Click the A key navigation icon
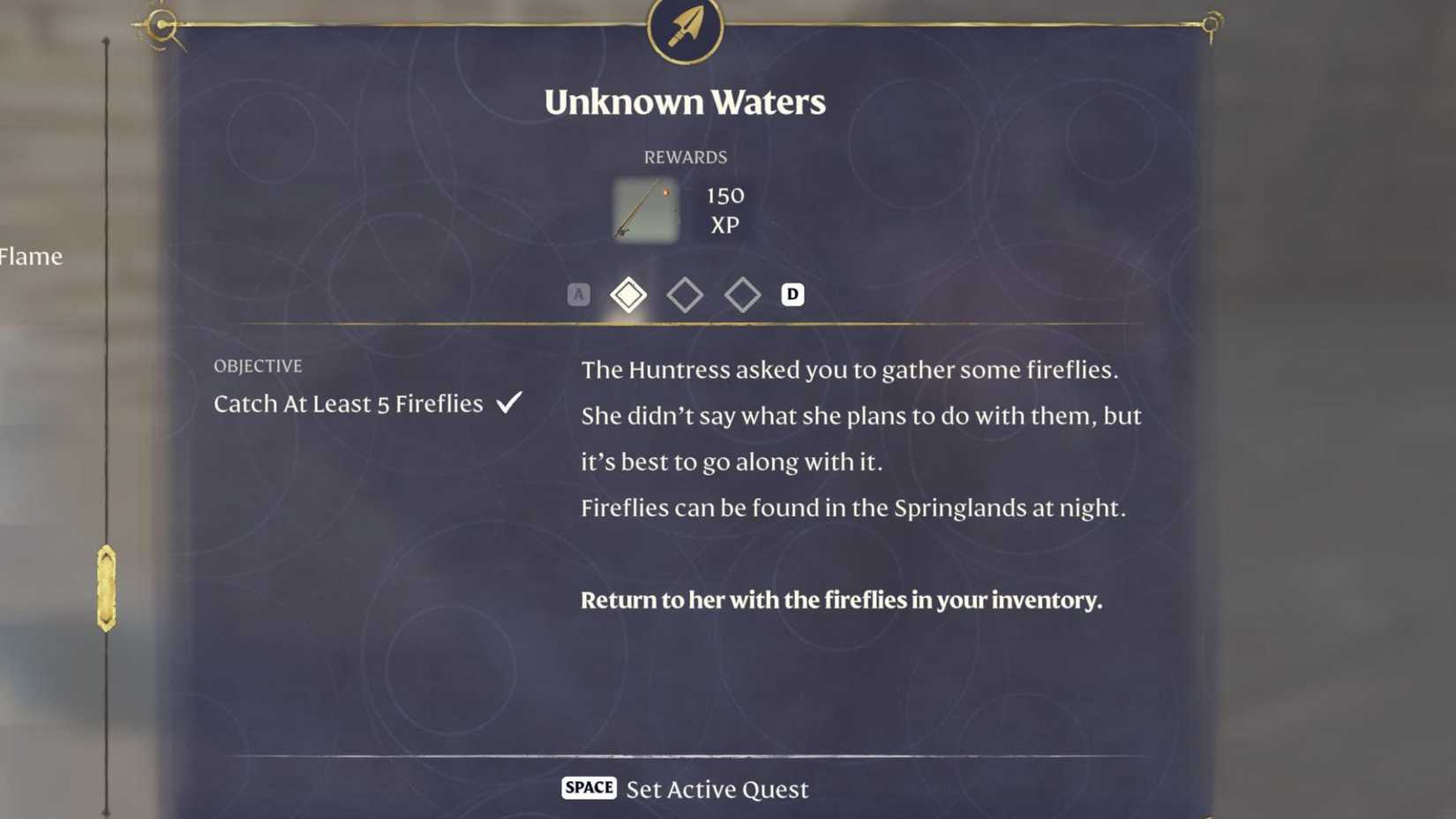Screen dimensions: 1456x819 click(x=578, y=294)
